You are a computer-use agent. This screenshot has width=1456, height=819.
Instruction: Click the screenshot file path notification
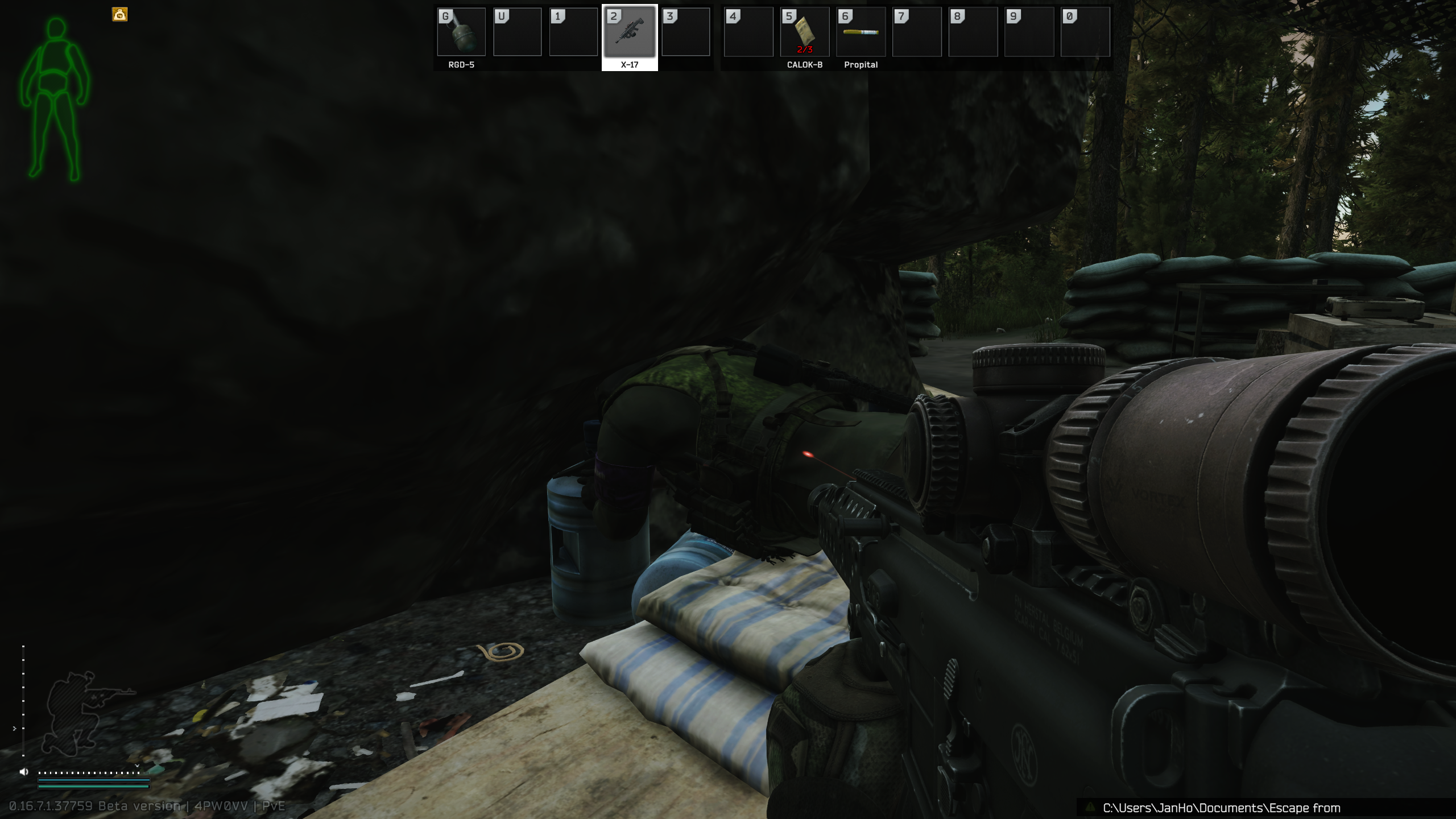[1221, 808]
